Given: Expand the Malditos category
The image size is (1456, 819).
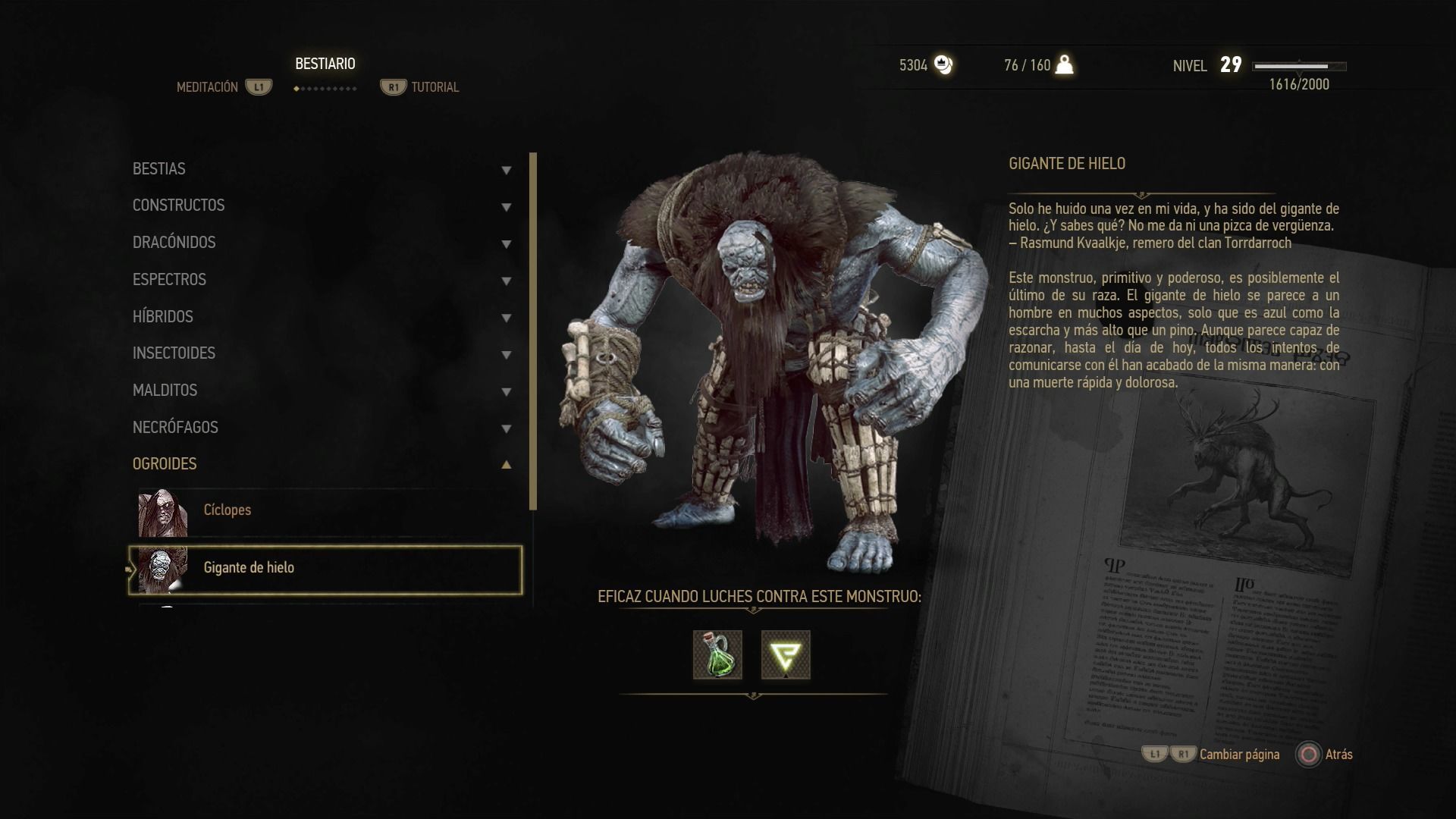Looking at the screenshot, I should 322,391.
